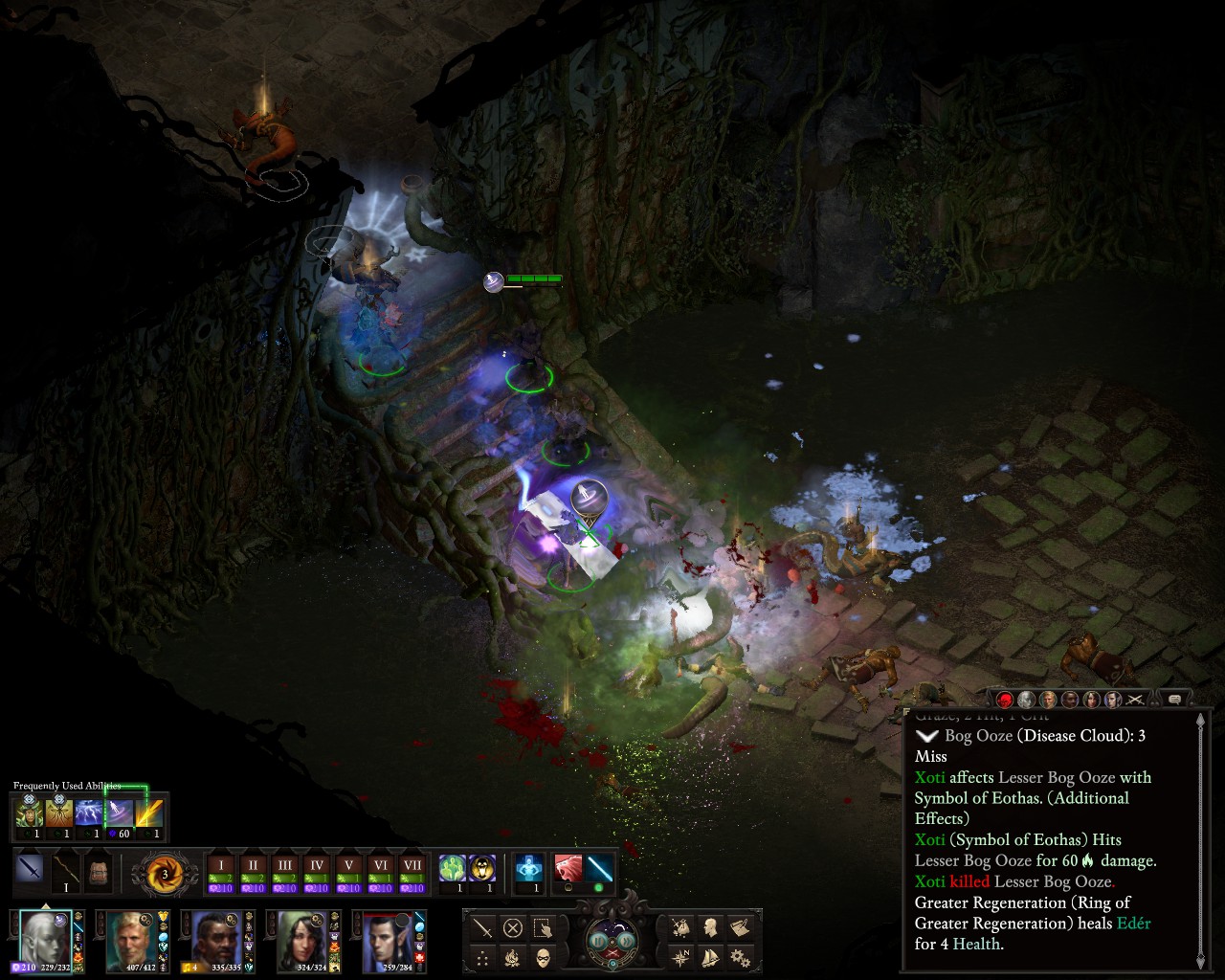Image resolution: width=1225 pixels, height=980 pixels.
Task: Collapse the Bog Ooze Disease Cloud log entry
Action: [x=926, y=736]
